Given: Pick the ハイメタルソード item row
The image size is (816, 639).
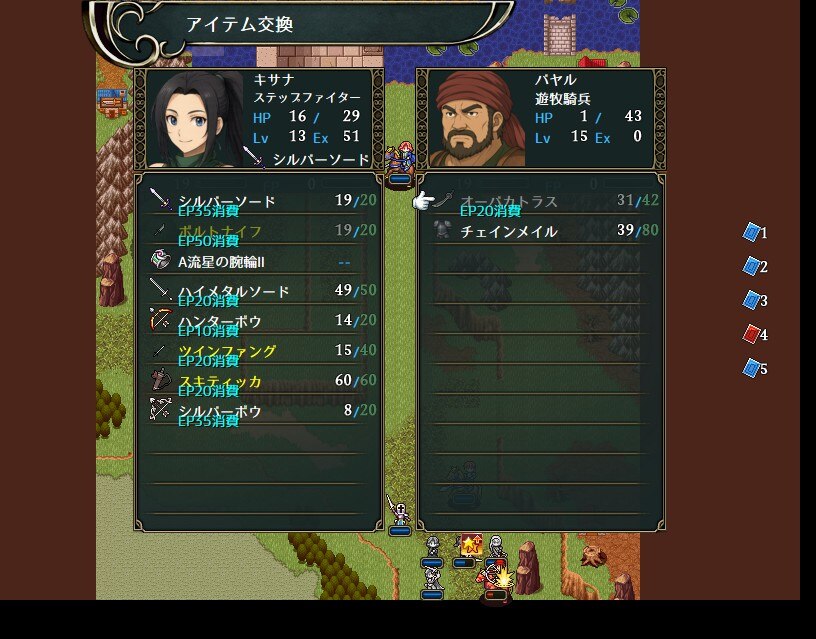Looking at the screenshot, I should coord(260,291).
